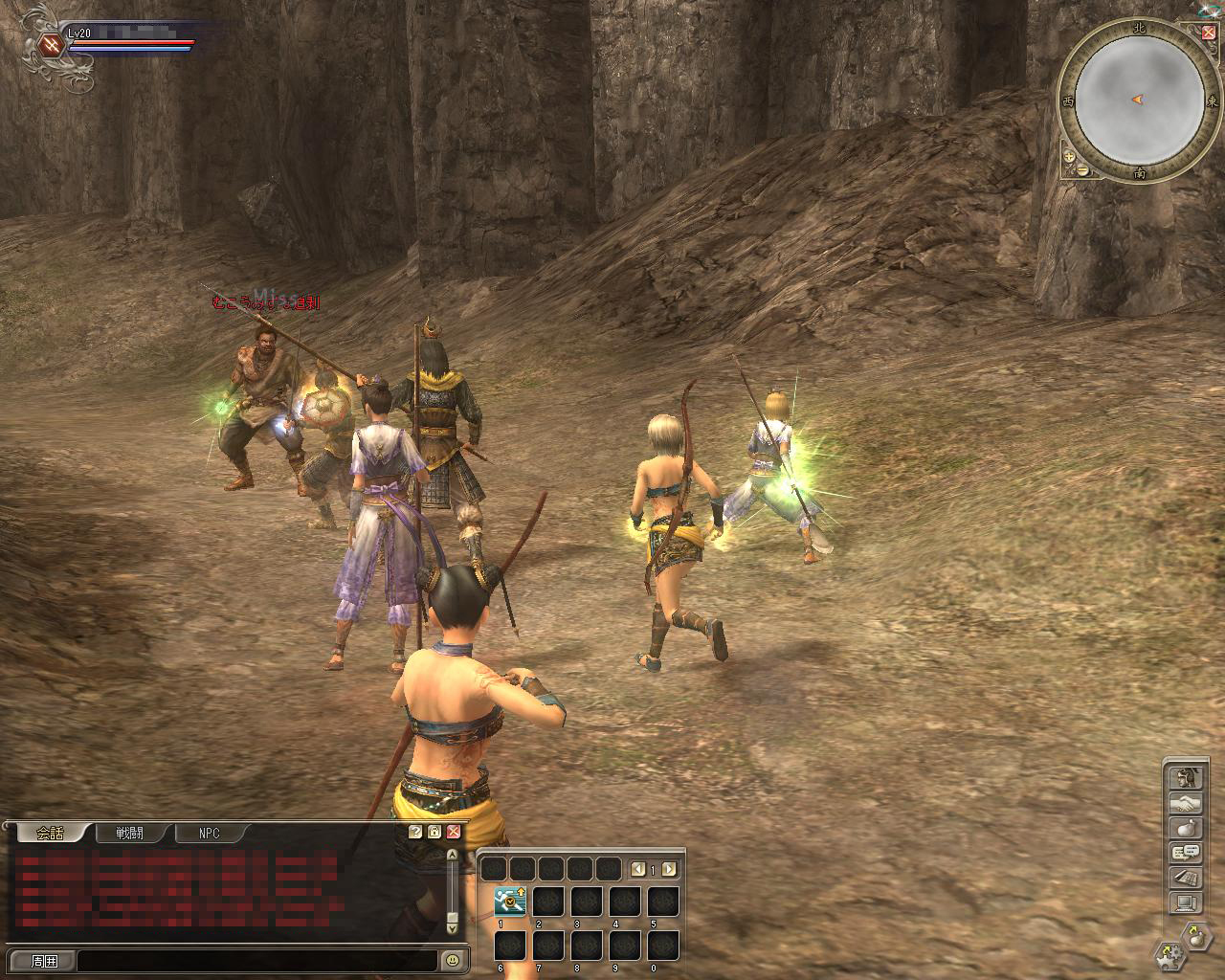Open the handshake social menu button
This screenshot has height=980, width=1225.
click(1186, 802)
